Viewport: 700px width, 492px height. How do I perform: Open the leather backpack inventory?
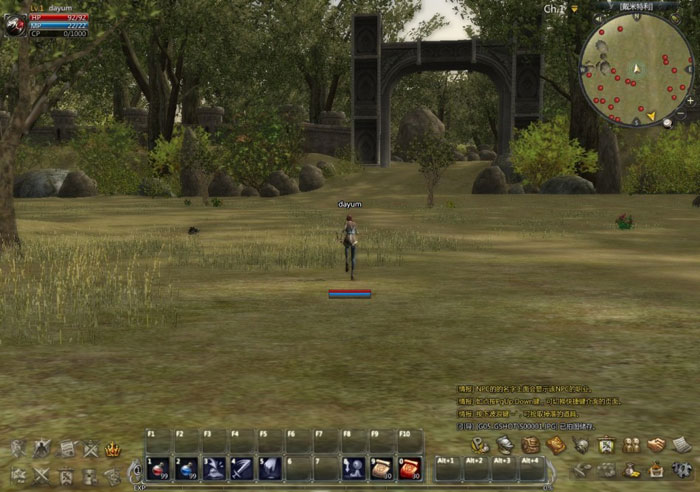tap(530, 445)
